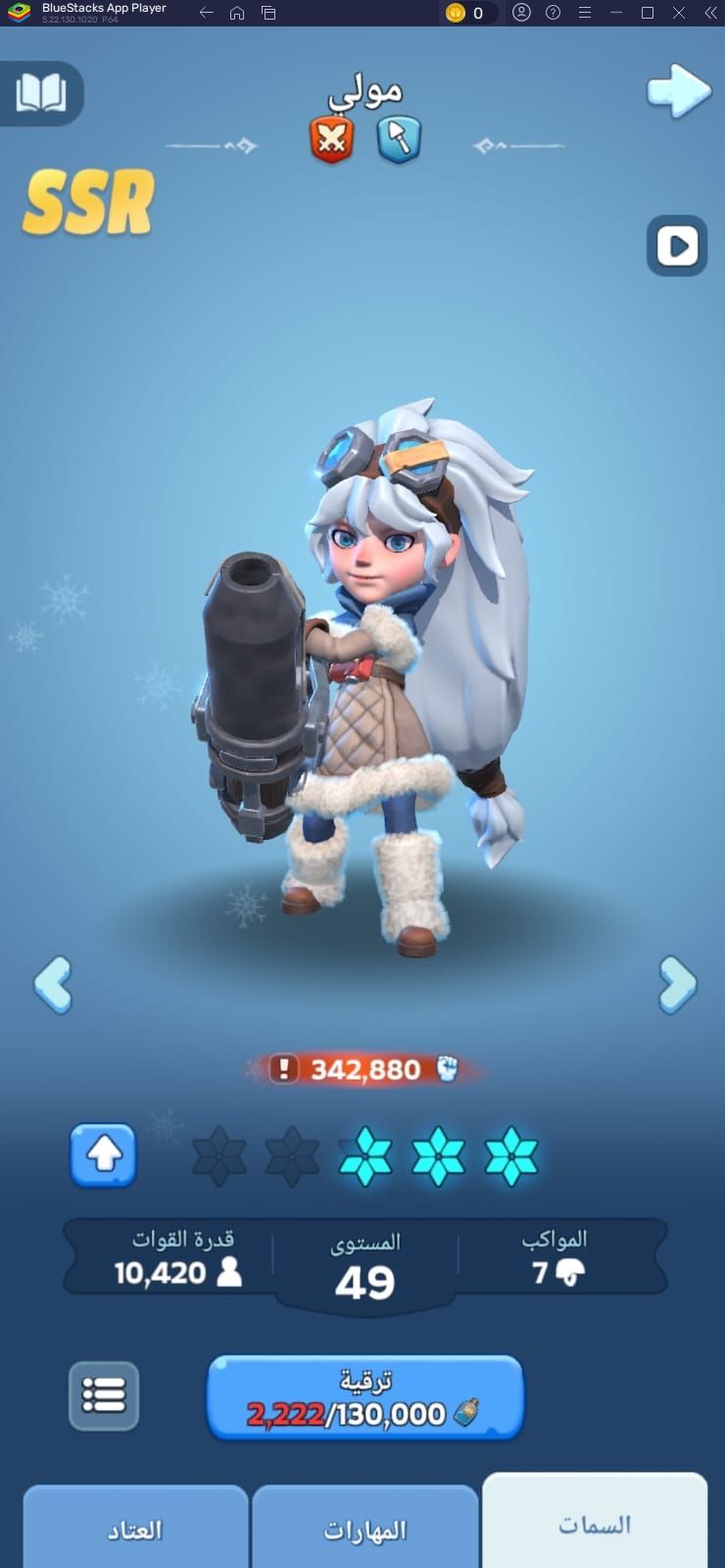The image size is (725, 1568).
Task: Show the previous hero with left chevron
Action: coord(53,984)
